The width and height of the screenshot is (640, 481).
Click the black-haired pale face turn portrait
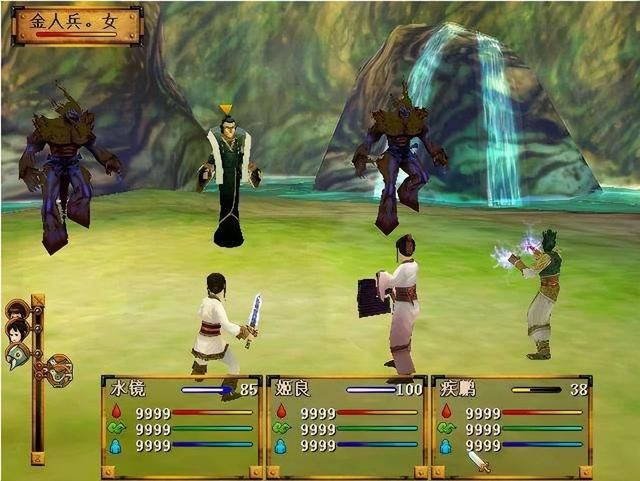[x=16, y=331]
